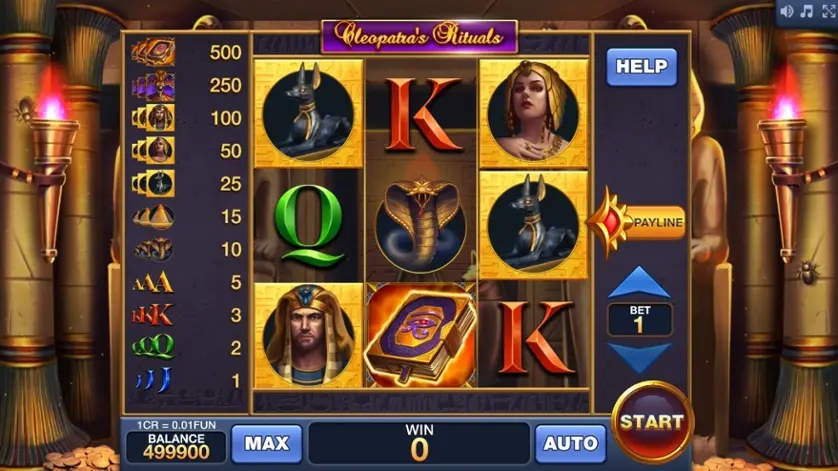Image resolution: width=838 pixels, height=471 pixels.
Task: Open the HELP screen
Action: click(641, 67)
